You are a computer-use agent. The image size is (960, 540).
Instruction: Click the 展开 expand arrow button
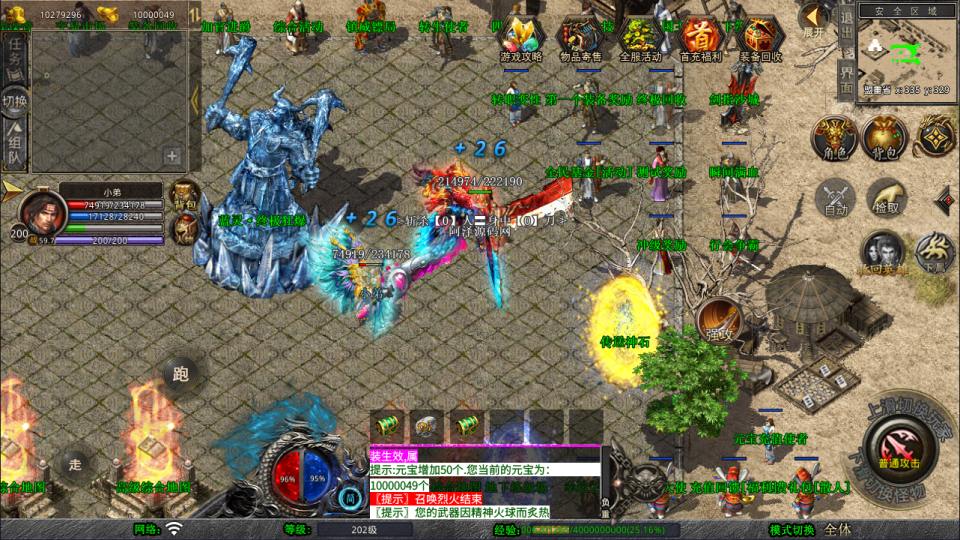(815, 18)
